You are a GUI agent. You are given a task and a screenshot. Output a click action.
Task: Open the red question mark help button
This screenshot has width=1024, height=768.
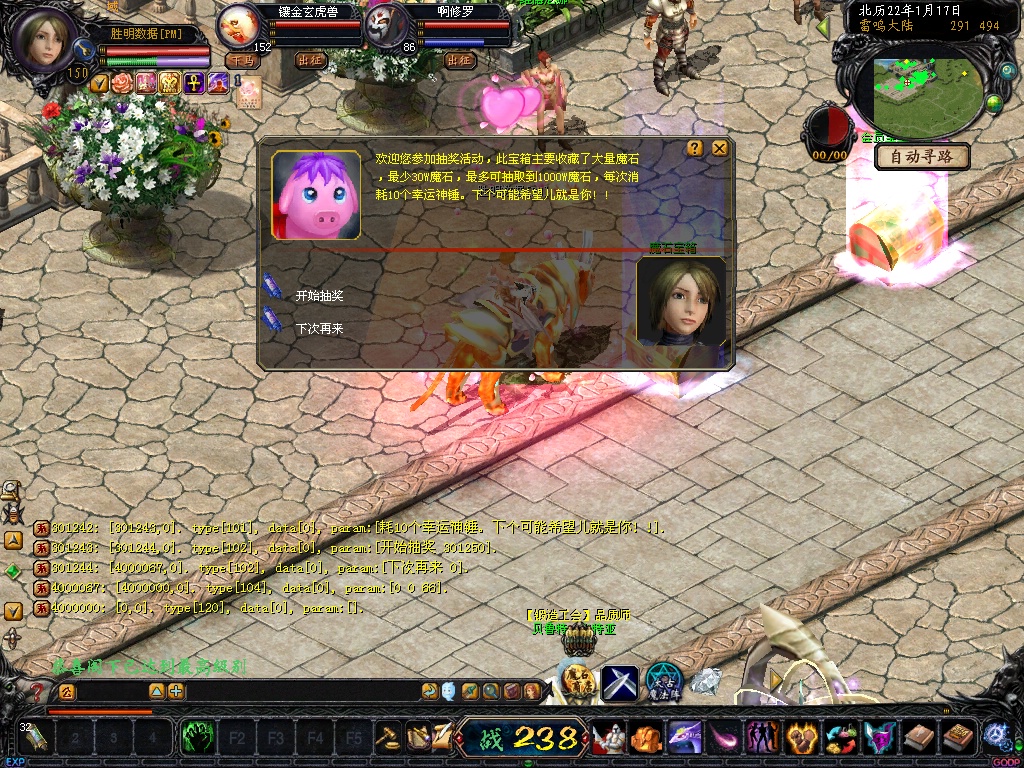[x=38, y=691]
